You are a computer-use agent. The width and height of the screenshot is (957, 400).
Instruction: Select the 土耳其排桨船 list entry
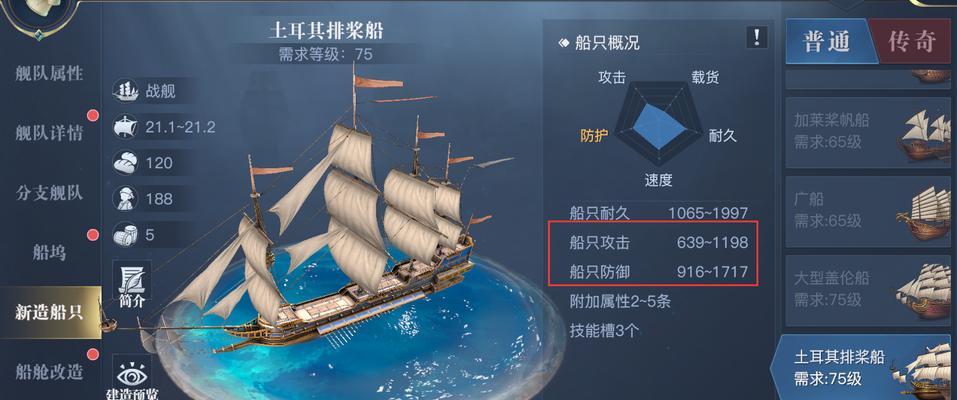coord(864,368)
